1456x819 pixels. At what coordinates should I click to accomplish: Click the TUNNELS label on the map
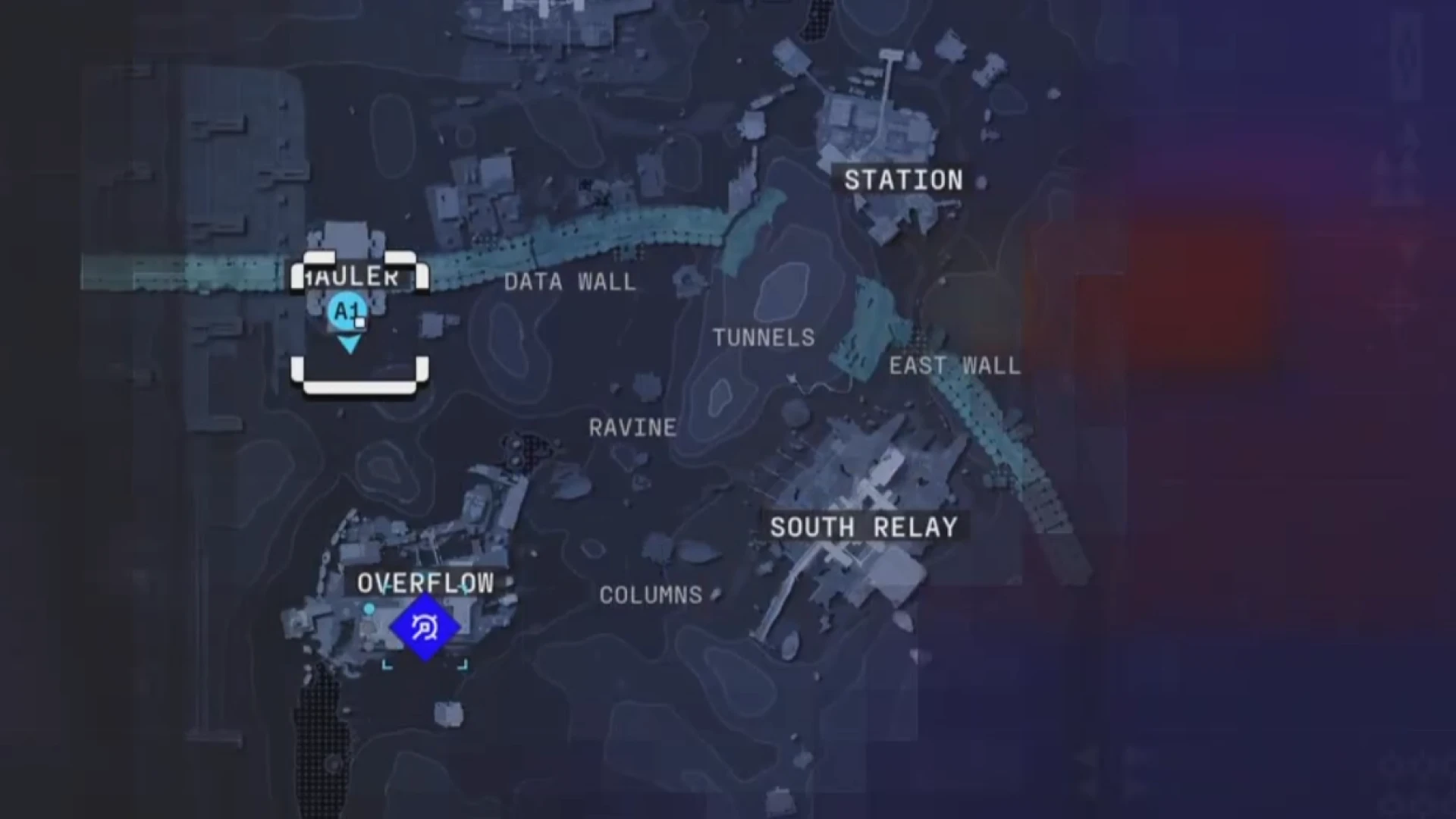coord(764,337)
